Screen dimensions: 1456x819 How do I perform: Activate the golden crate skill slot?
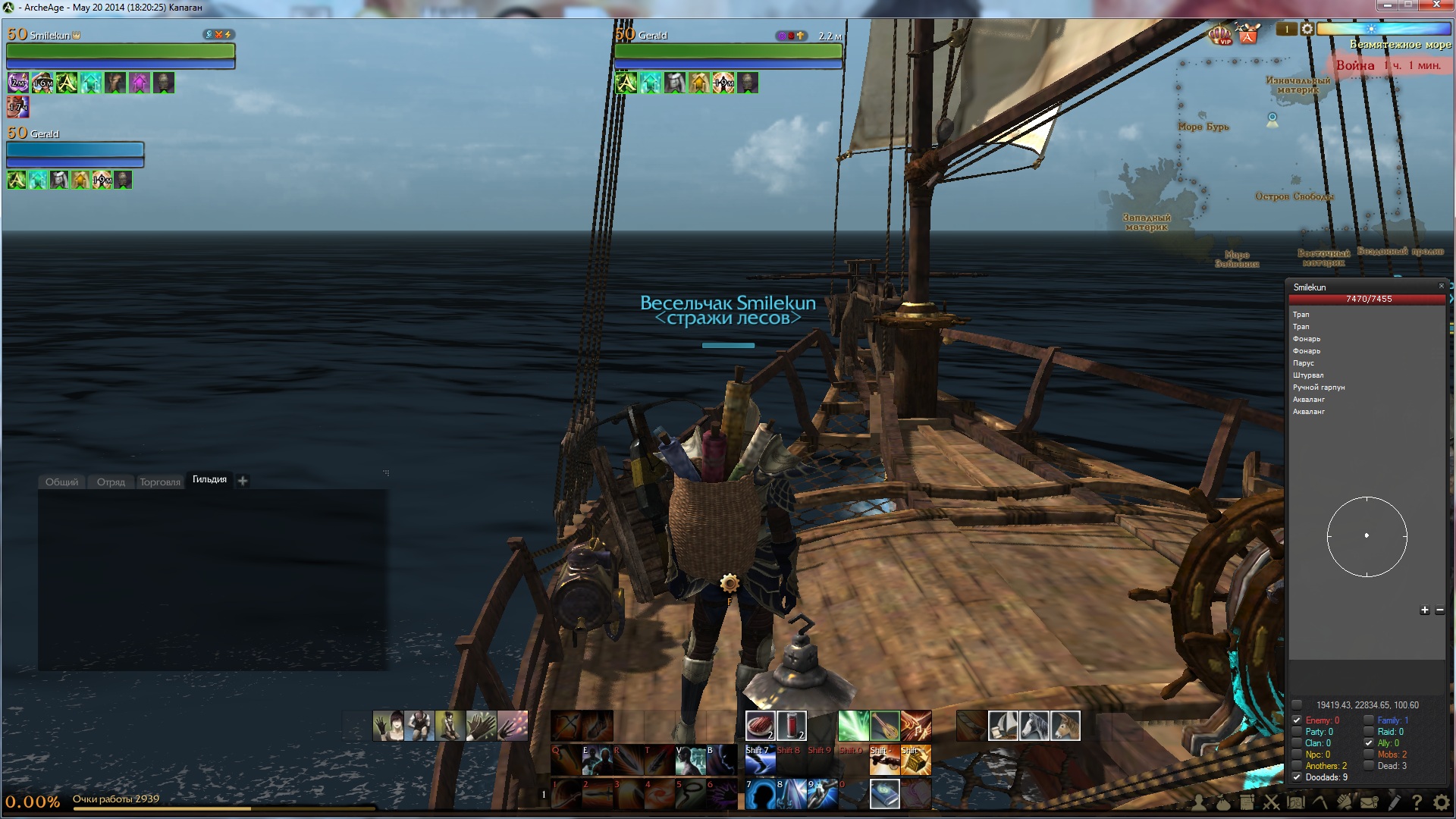(x=915, y=760)
